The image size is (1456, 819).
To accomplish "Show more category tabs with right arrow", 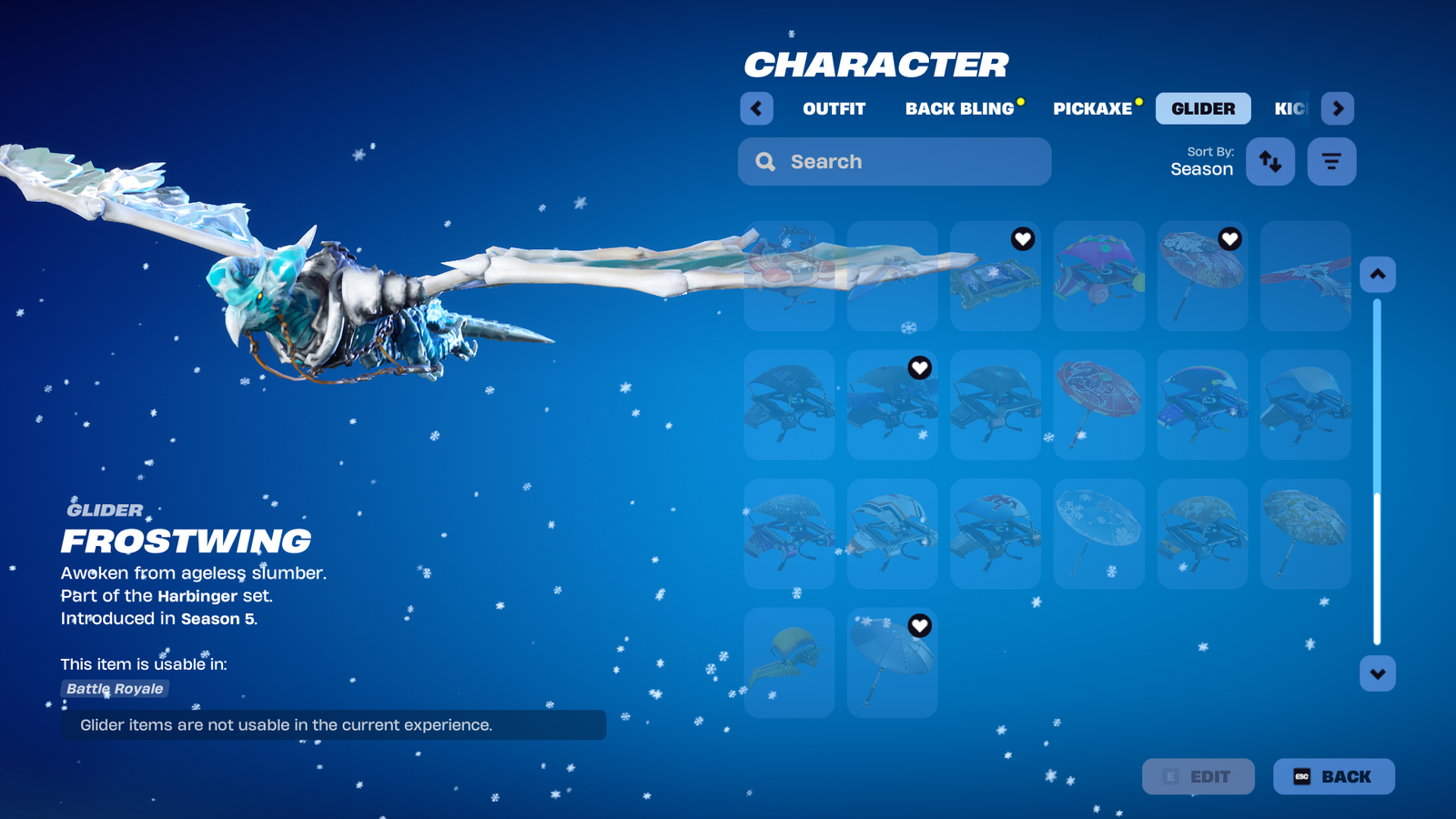I will coord(1338,108).
